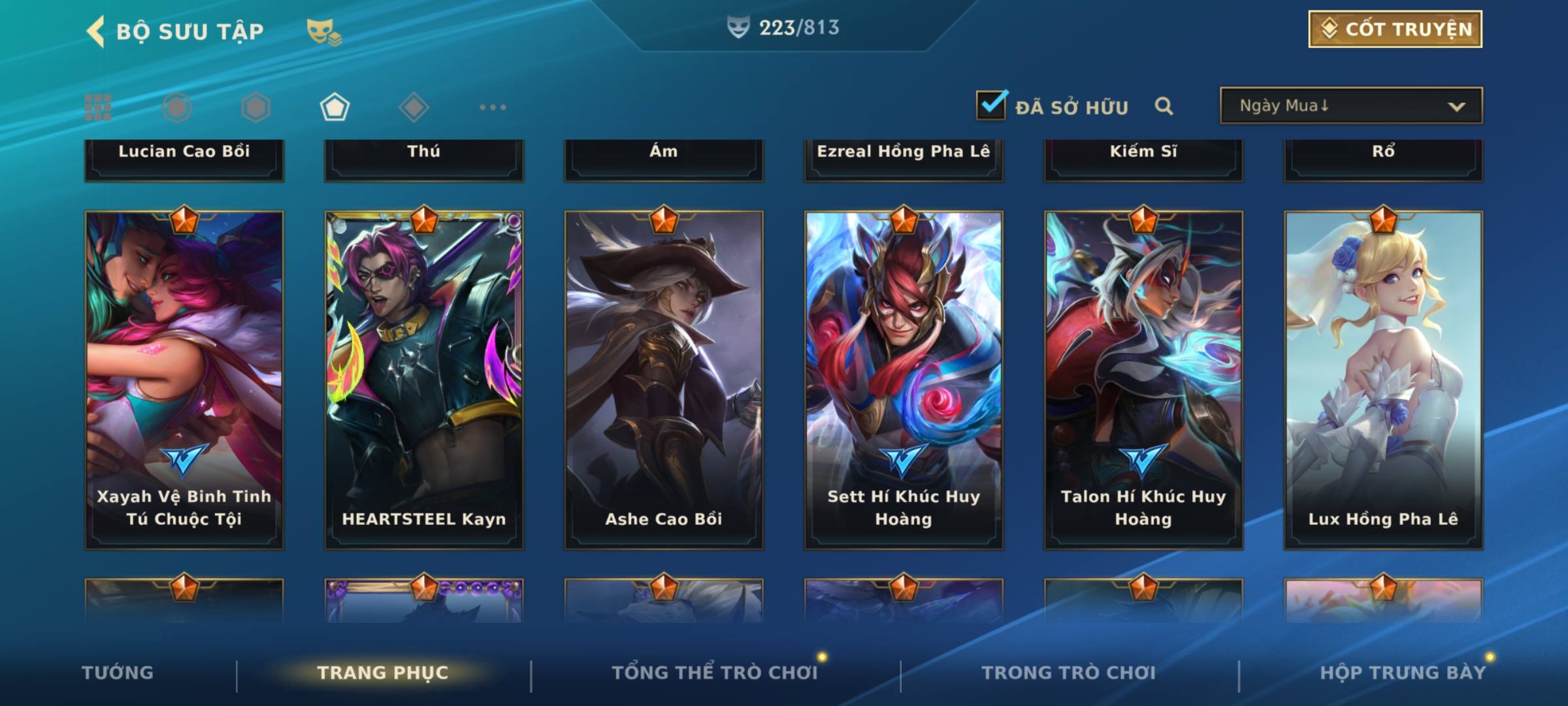Choose the diamond rarity filter
The width and height of the screenshot is (1568, 706).
point(414,107)
